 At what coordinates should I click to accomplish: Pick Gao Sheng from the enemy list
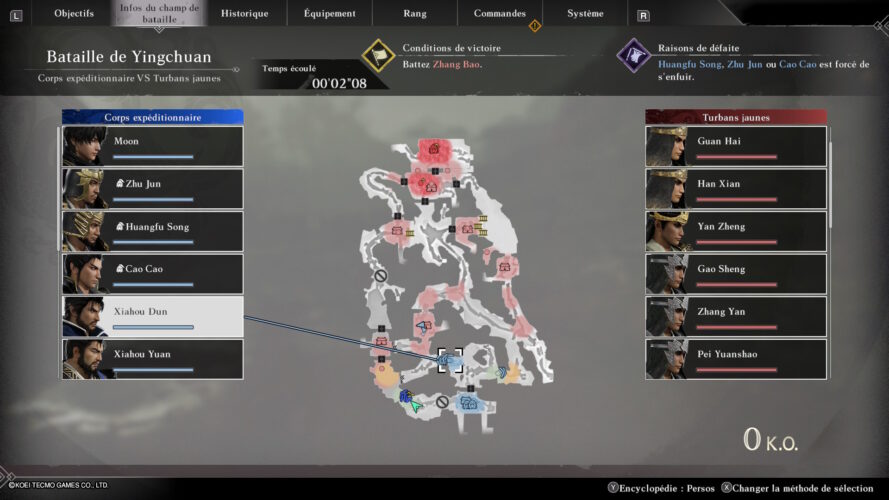[736, 274]
